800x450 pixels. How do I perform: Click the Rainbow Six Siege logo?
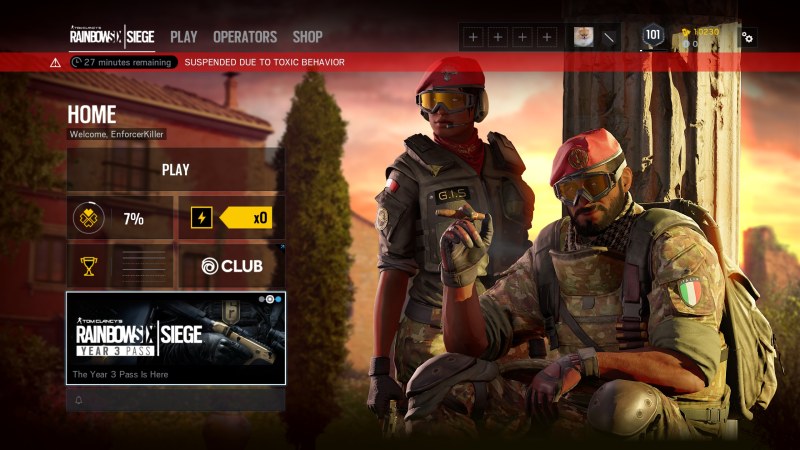(x=111, y=37)
